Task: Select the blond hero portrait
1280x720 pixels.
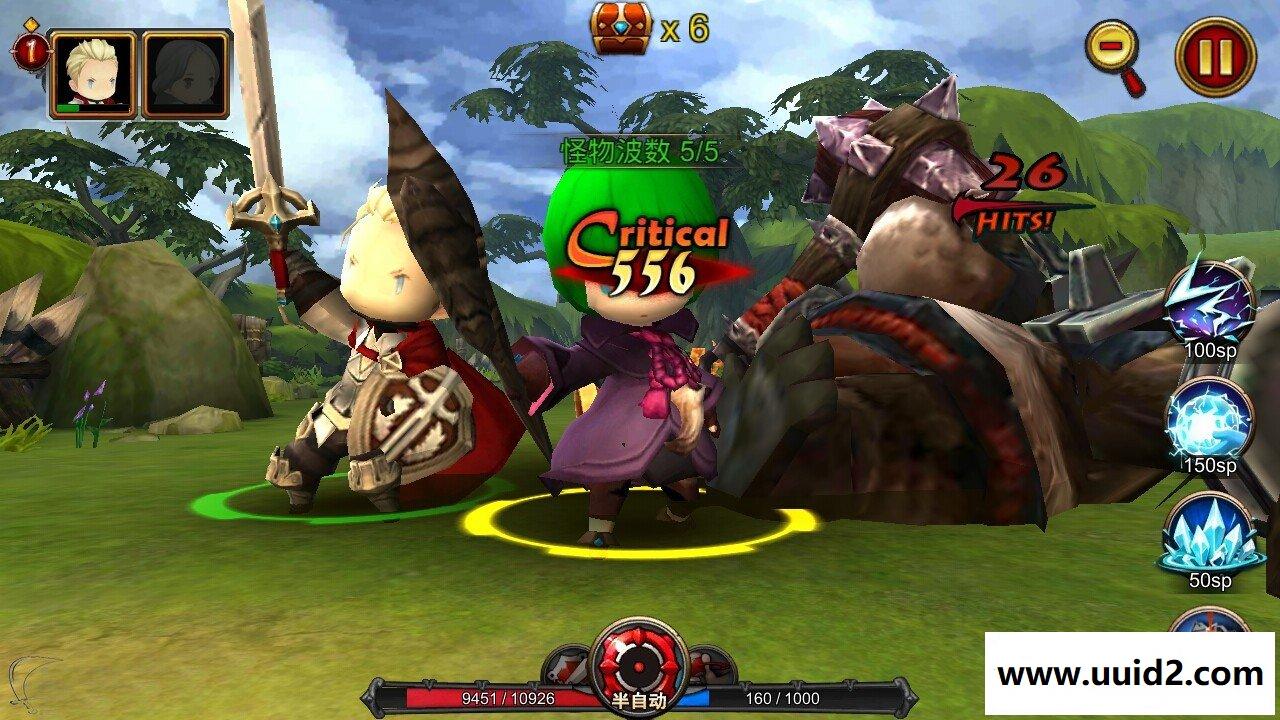Action: point(93,74)
